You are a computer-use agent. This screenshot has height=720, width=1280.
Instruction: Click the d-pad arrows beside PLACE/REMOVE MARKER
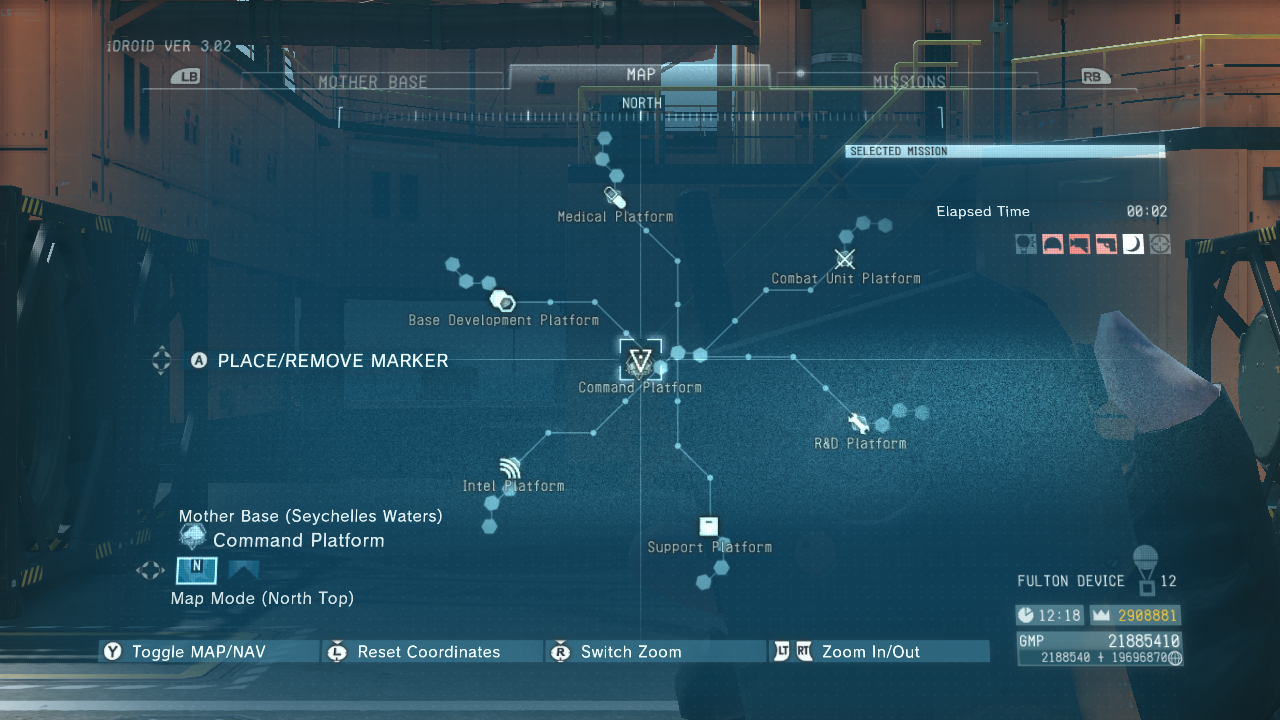point(160,361)
